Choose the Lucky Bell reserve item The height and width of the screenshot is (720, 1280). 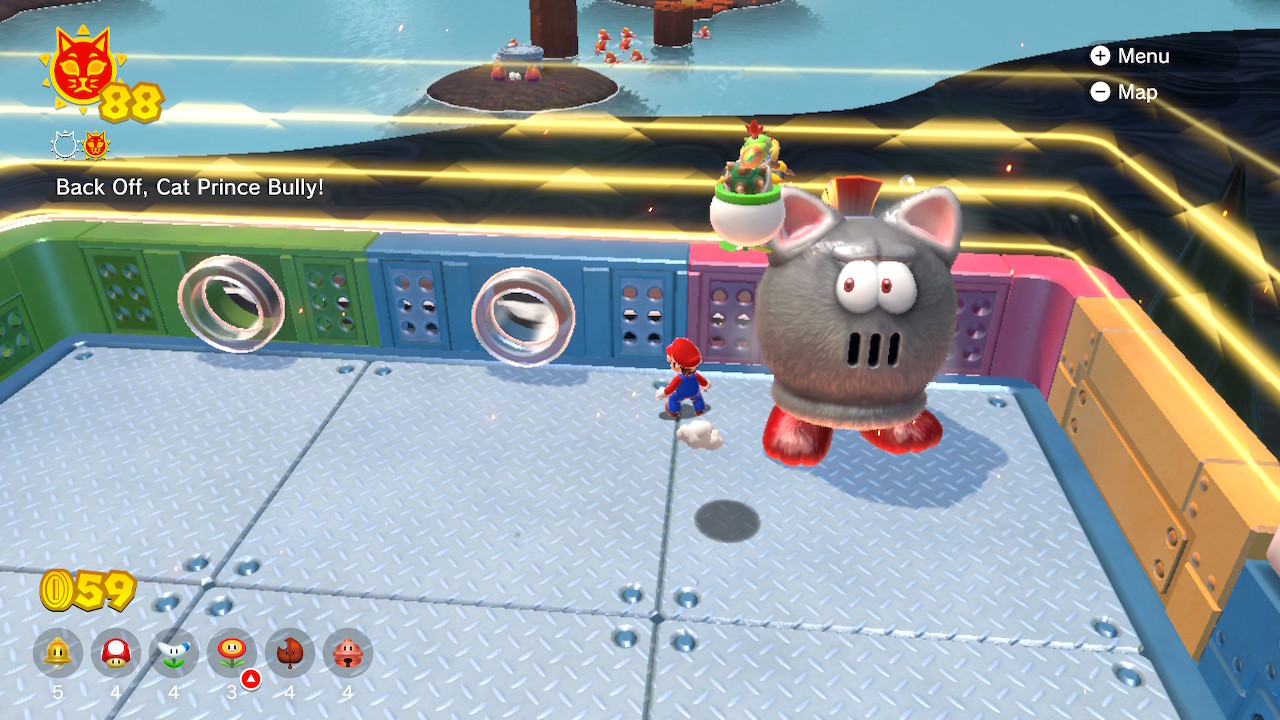(x=348, y=653)
